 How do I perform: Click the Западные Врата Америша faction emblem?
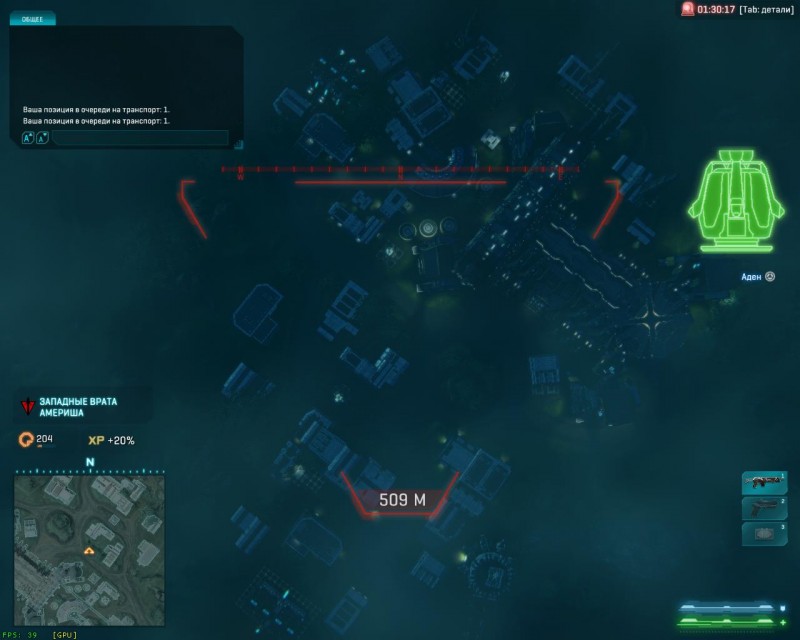coord(28,407)
